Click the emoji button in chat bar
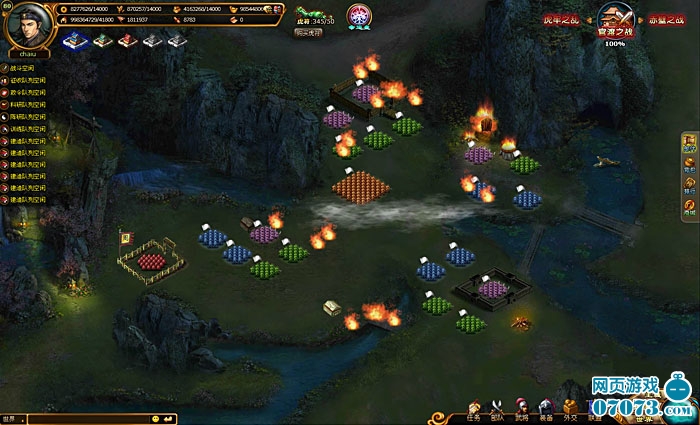The width and height of the screenshot is (700, 425). (x=156, y=418)
